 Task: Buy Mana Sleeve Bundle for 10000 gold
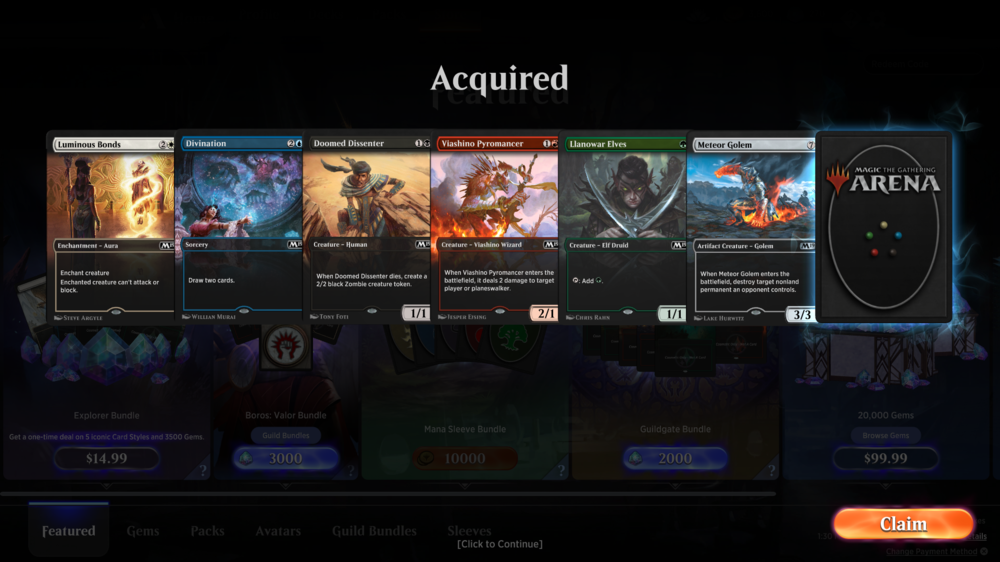[464, 459]
